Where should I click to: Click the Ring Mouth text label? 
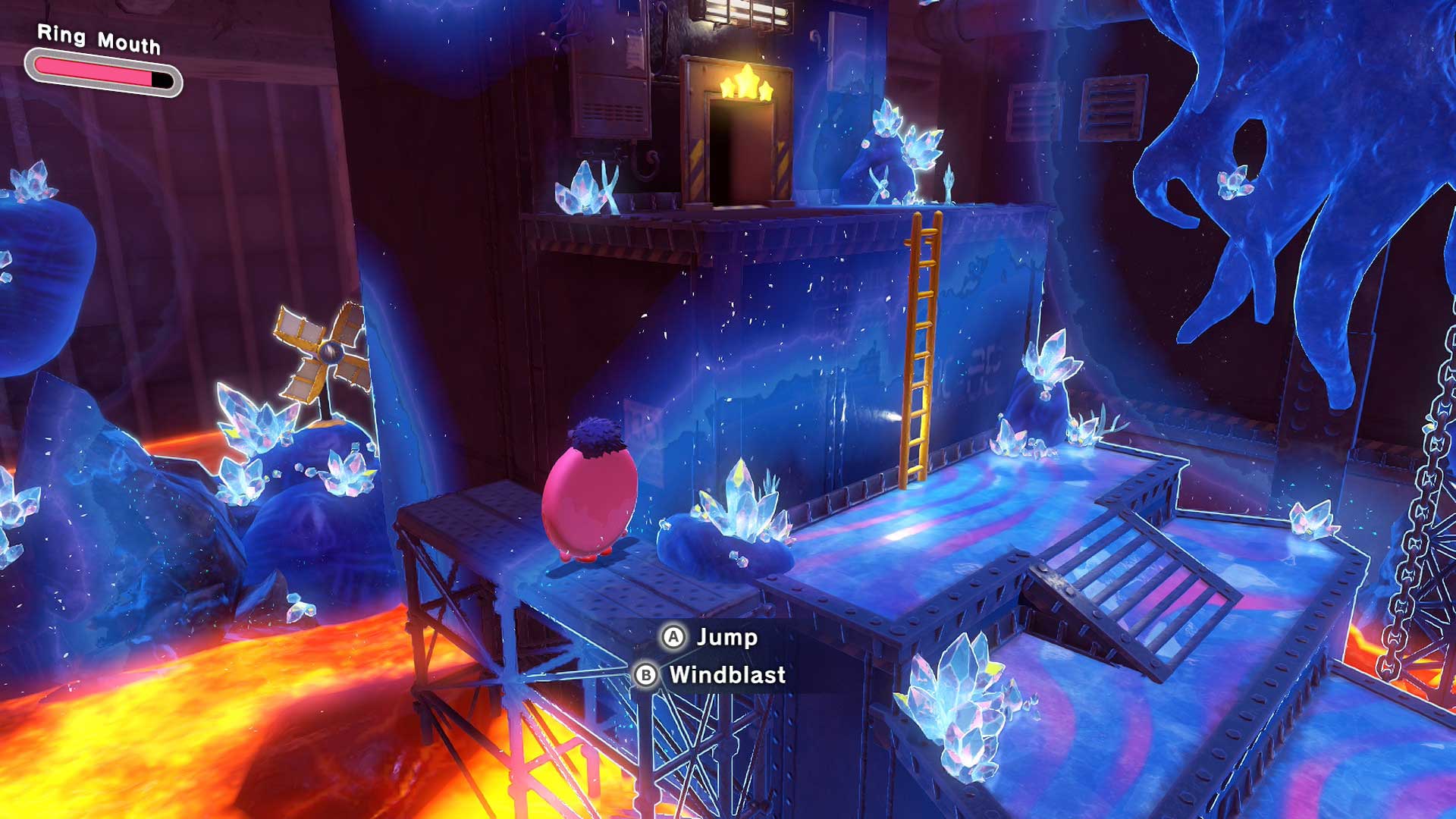pyautogui.click(x=97, y=39)
